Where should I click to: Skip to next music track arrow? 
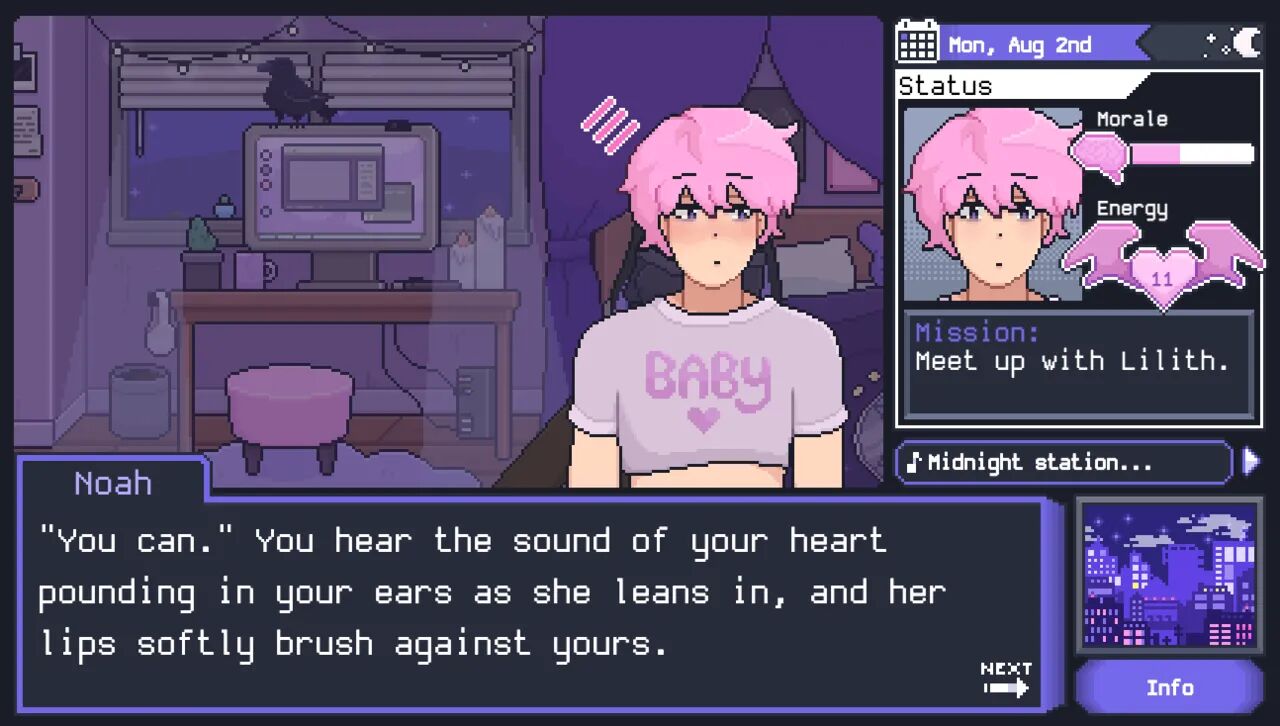coord(1250,461)
